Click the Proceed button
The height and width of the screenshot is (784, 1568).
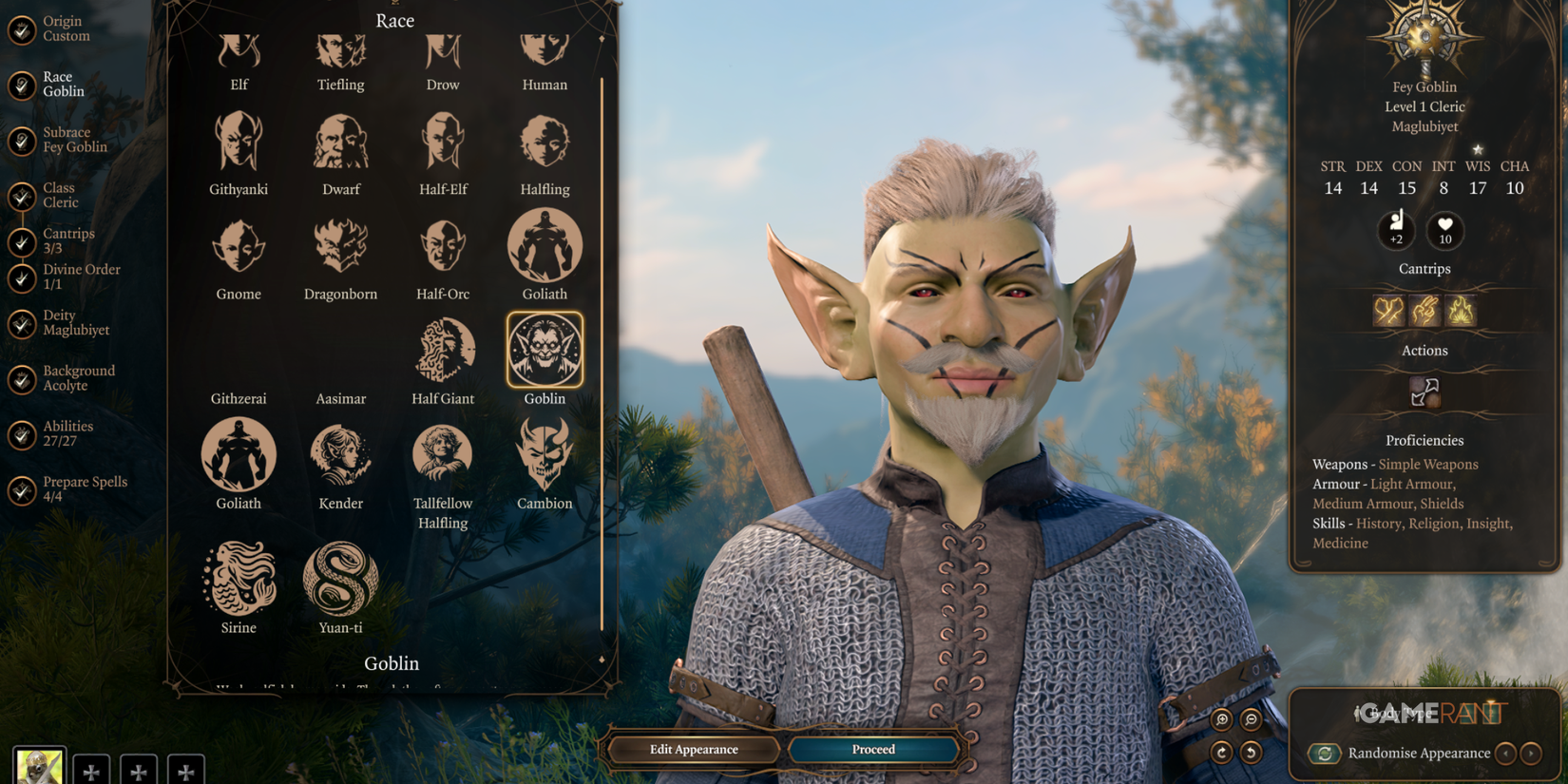(871, 749)
